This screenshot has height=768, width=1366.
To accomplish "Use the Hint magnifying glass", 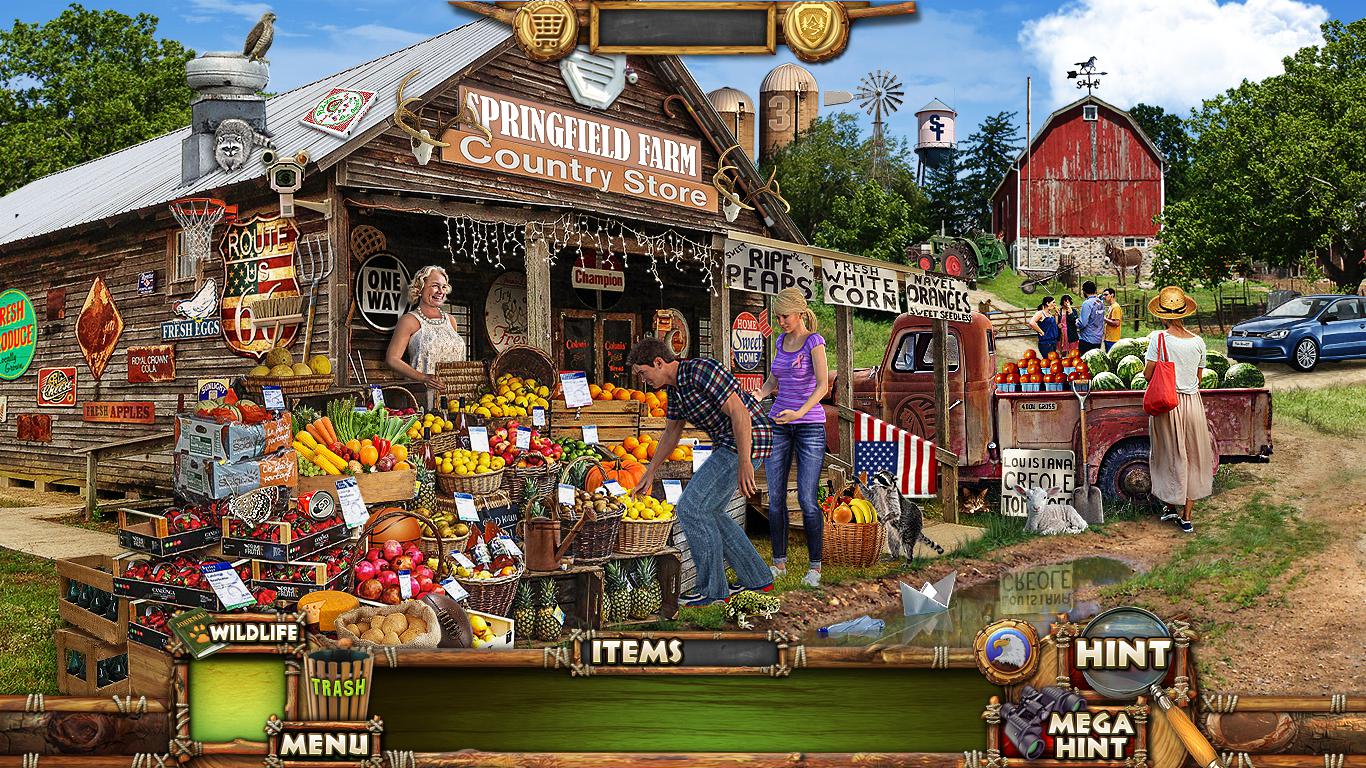I will point(1125,653).
